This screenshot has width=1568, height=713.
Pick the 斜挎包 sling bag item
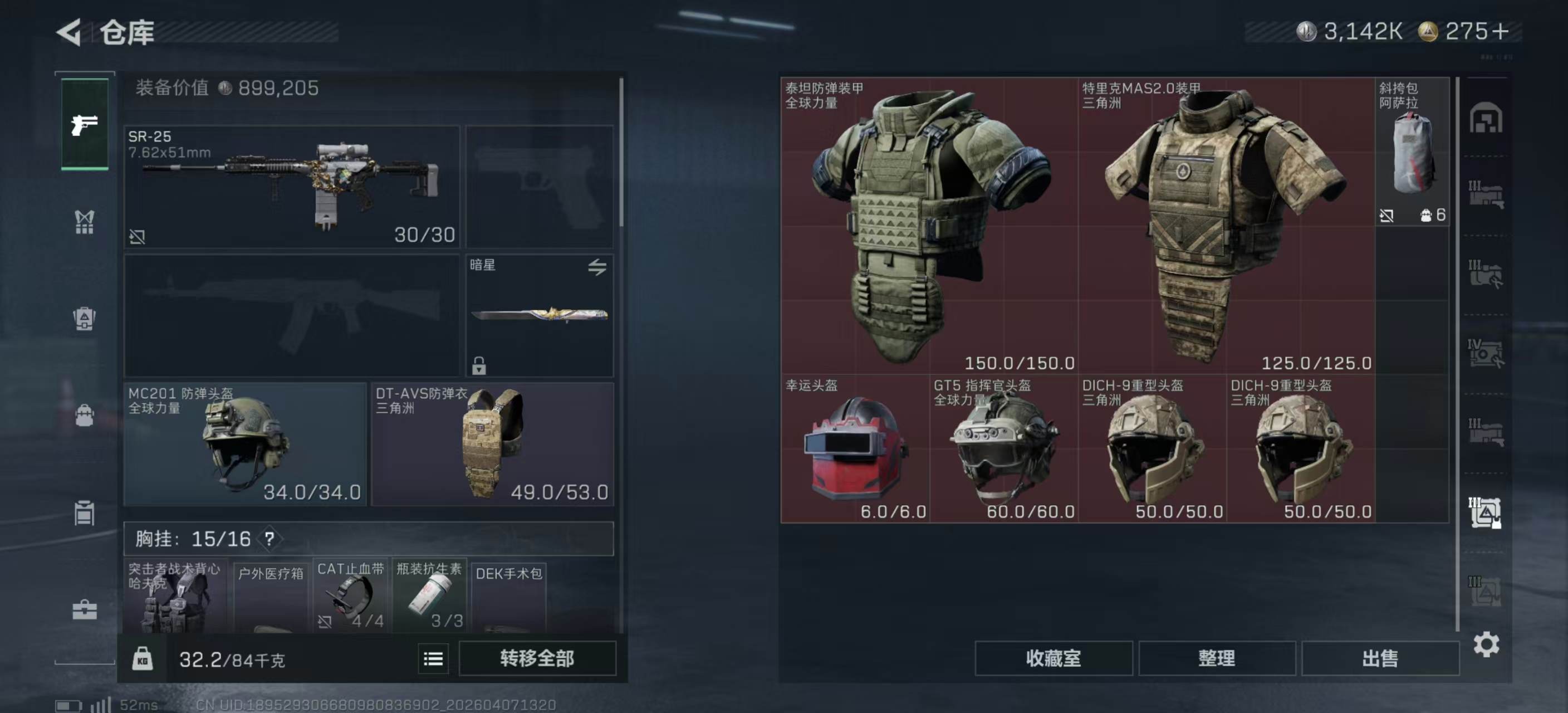click(x=1412, y=152)
